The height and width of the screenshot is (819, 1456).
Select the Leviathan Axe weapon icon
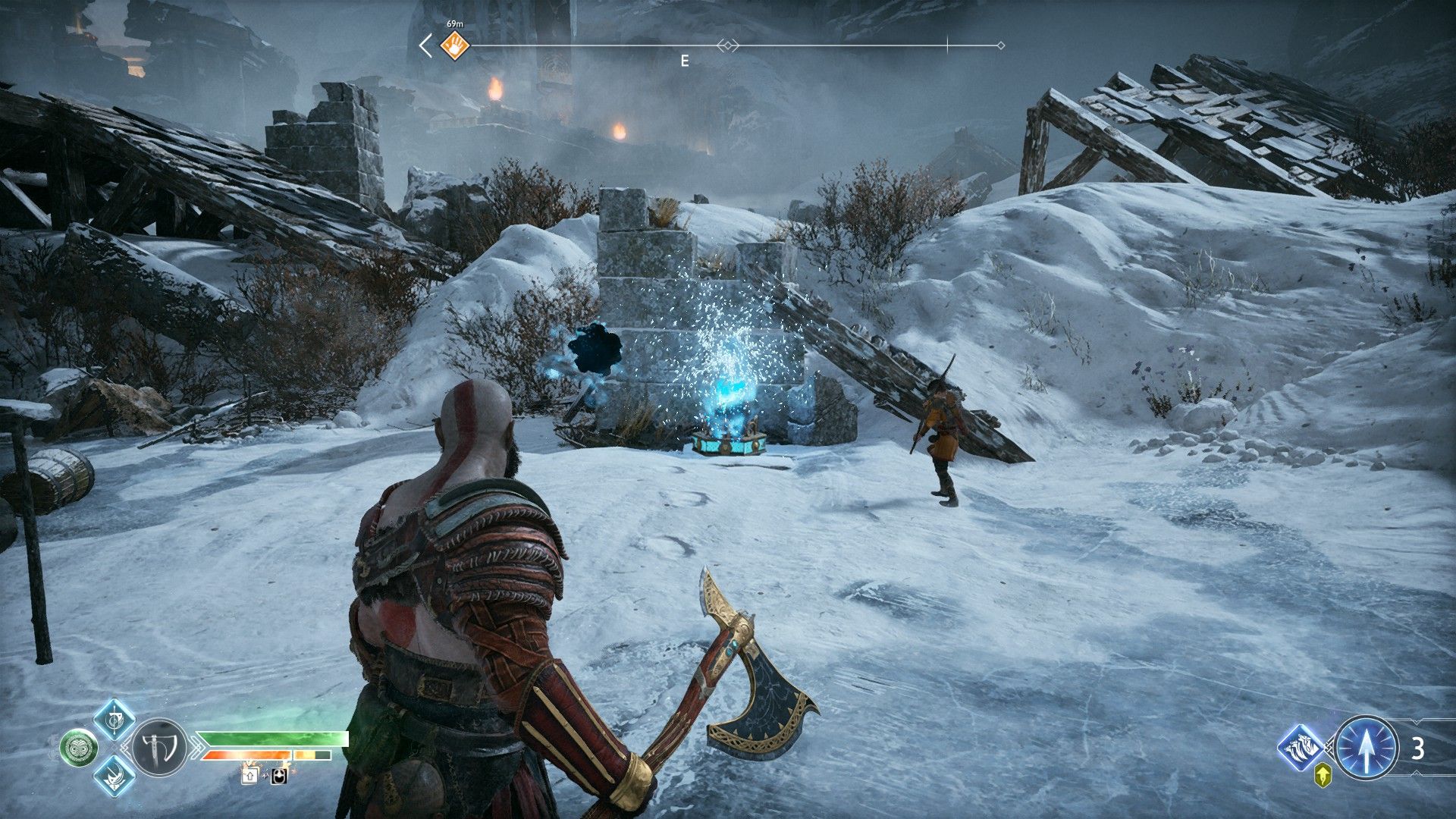[x=159, y=747]
